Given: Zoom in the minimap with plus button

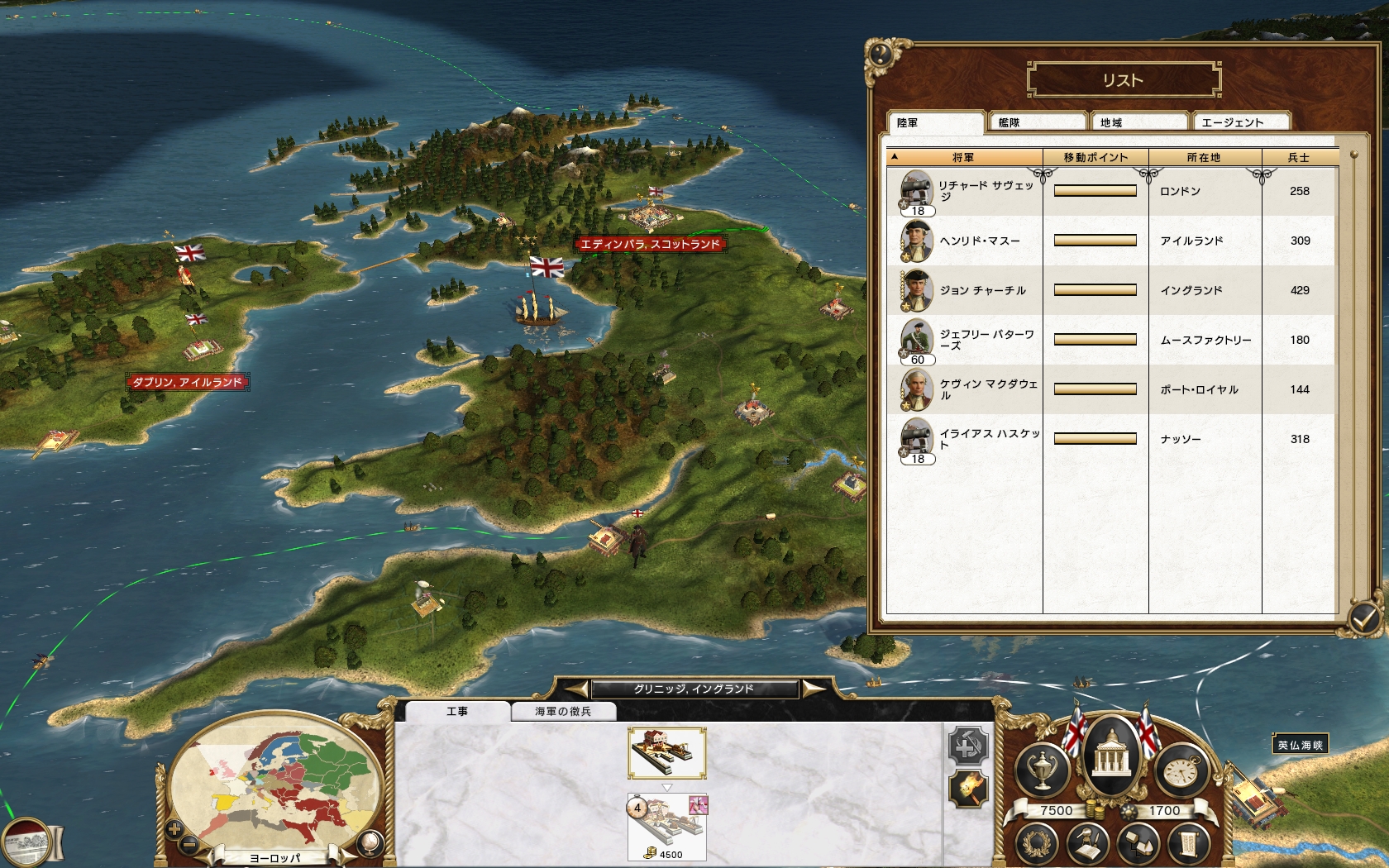Looking at the screenshot, I should click(x=174, y=827).
